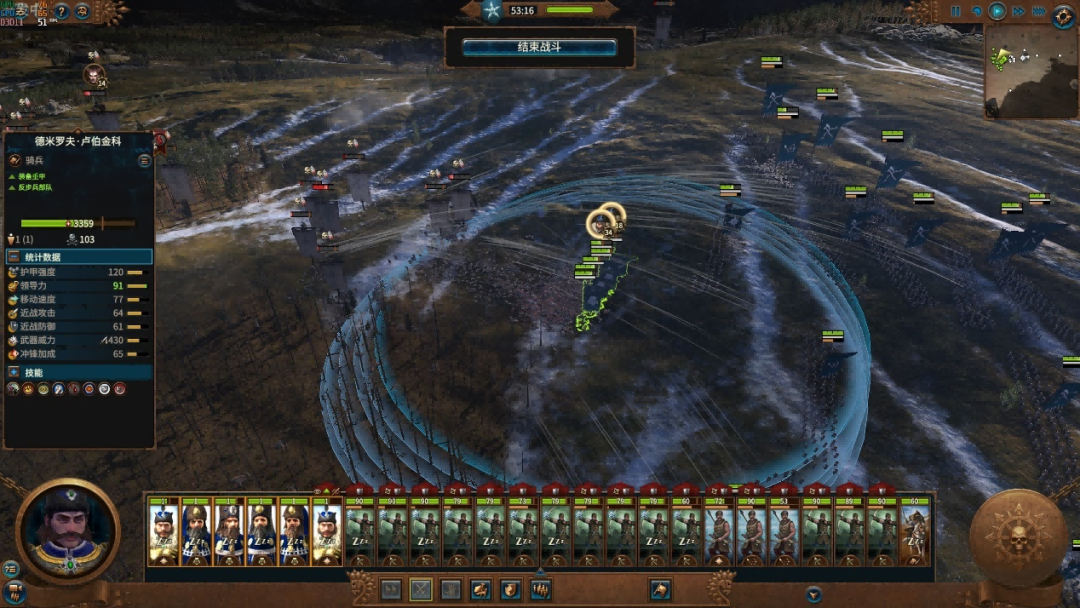Click the group formation button with soldiers
This screenshot has width=1080, height=608.
point(541,590)
